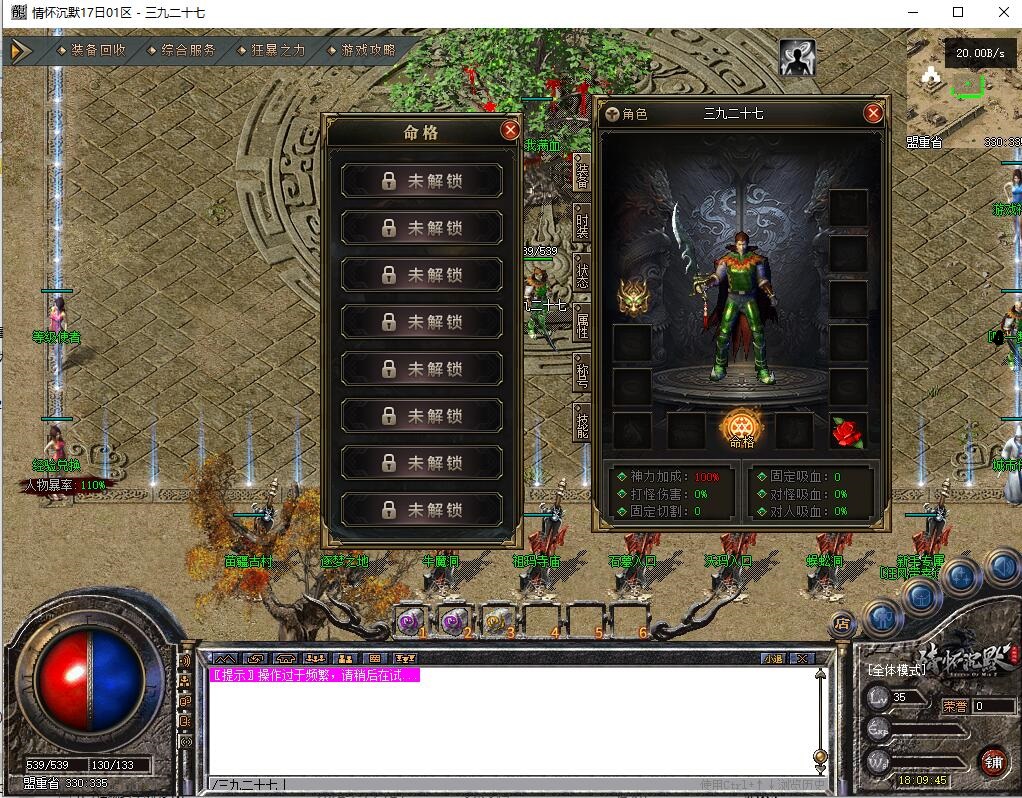
Task: Close the 角色 character window
Action: [x=873, y=113]
